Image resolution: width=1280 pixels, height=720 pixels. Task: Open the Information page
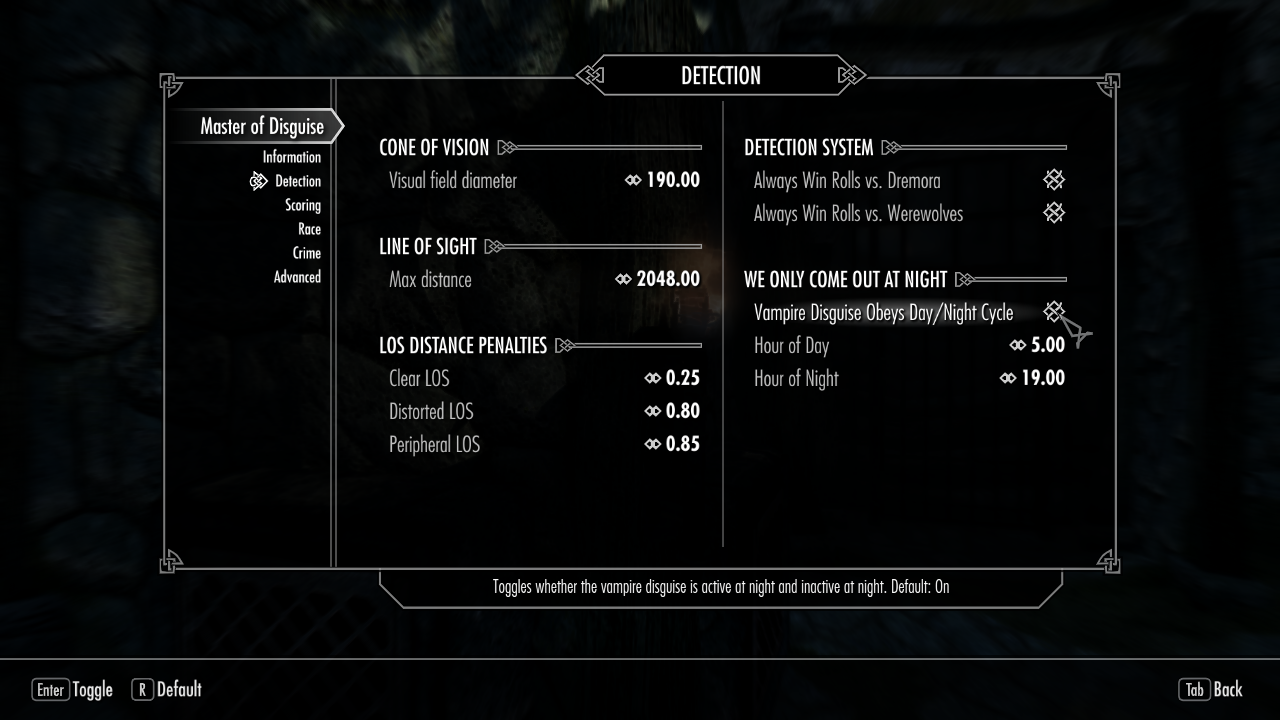pos(291,157)
